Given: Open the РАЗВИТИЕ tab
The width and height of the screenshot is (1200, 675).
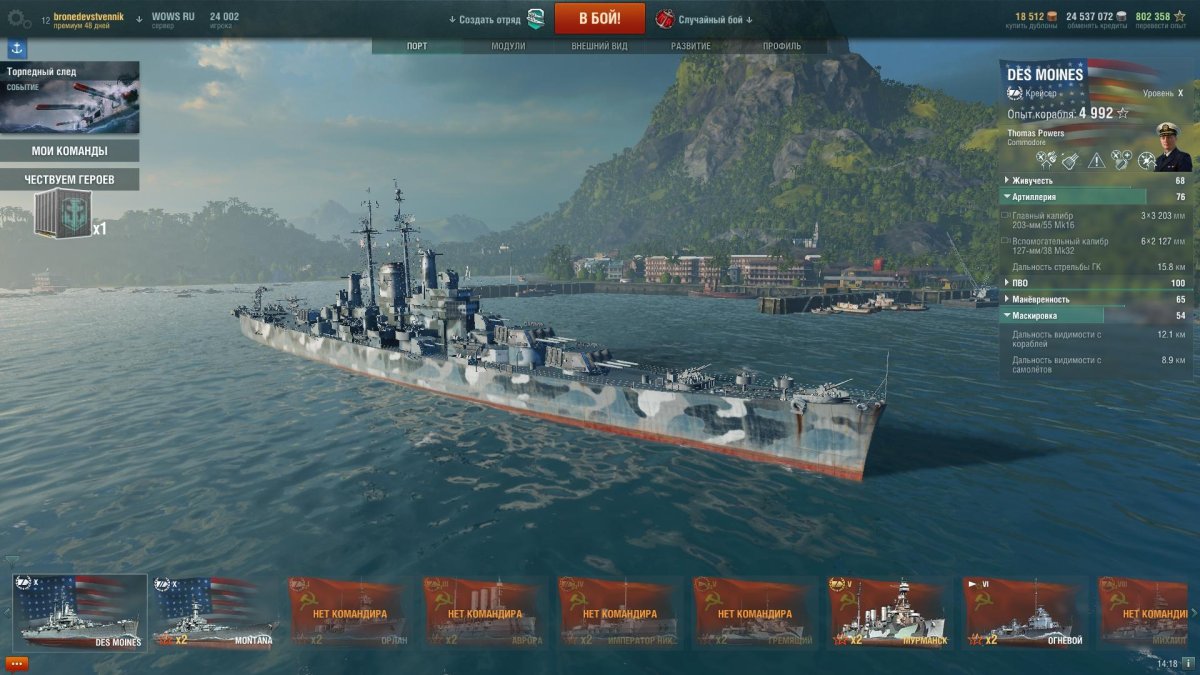Looking at the screenshot, I should click(691, 46).
